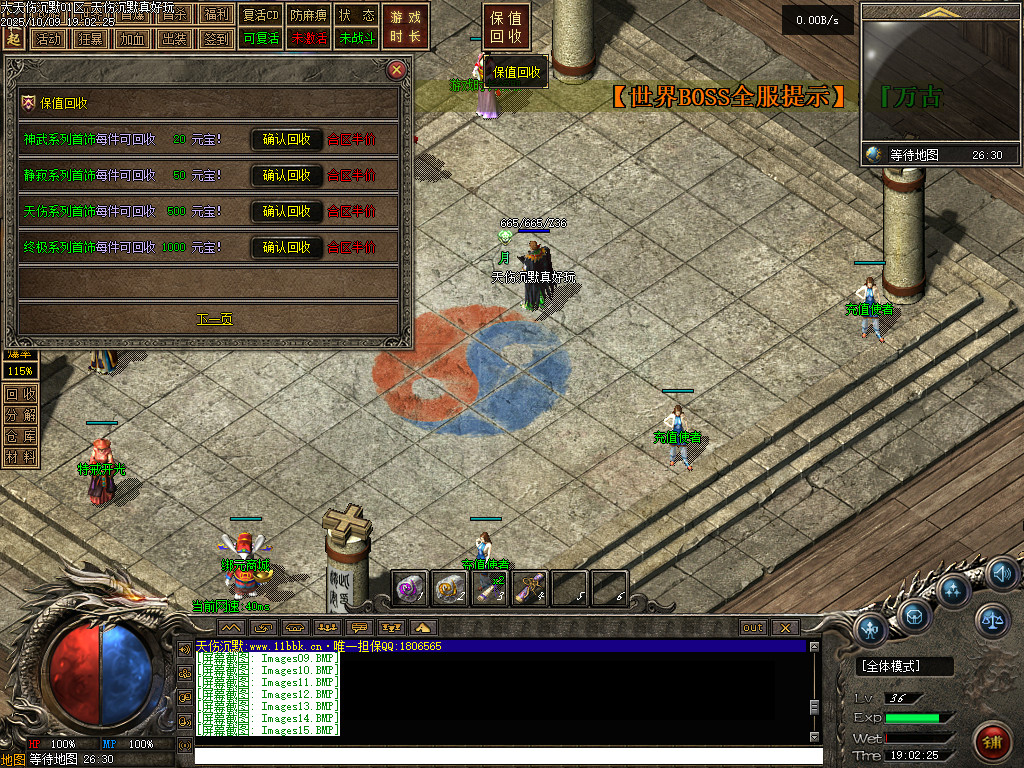Click the 游戏时长 play time button
This screenshot has width=1024, height=768.
coord(405,27)
